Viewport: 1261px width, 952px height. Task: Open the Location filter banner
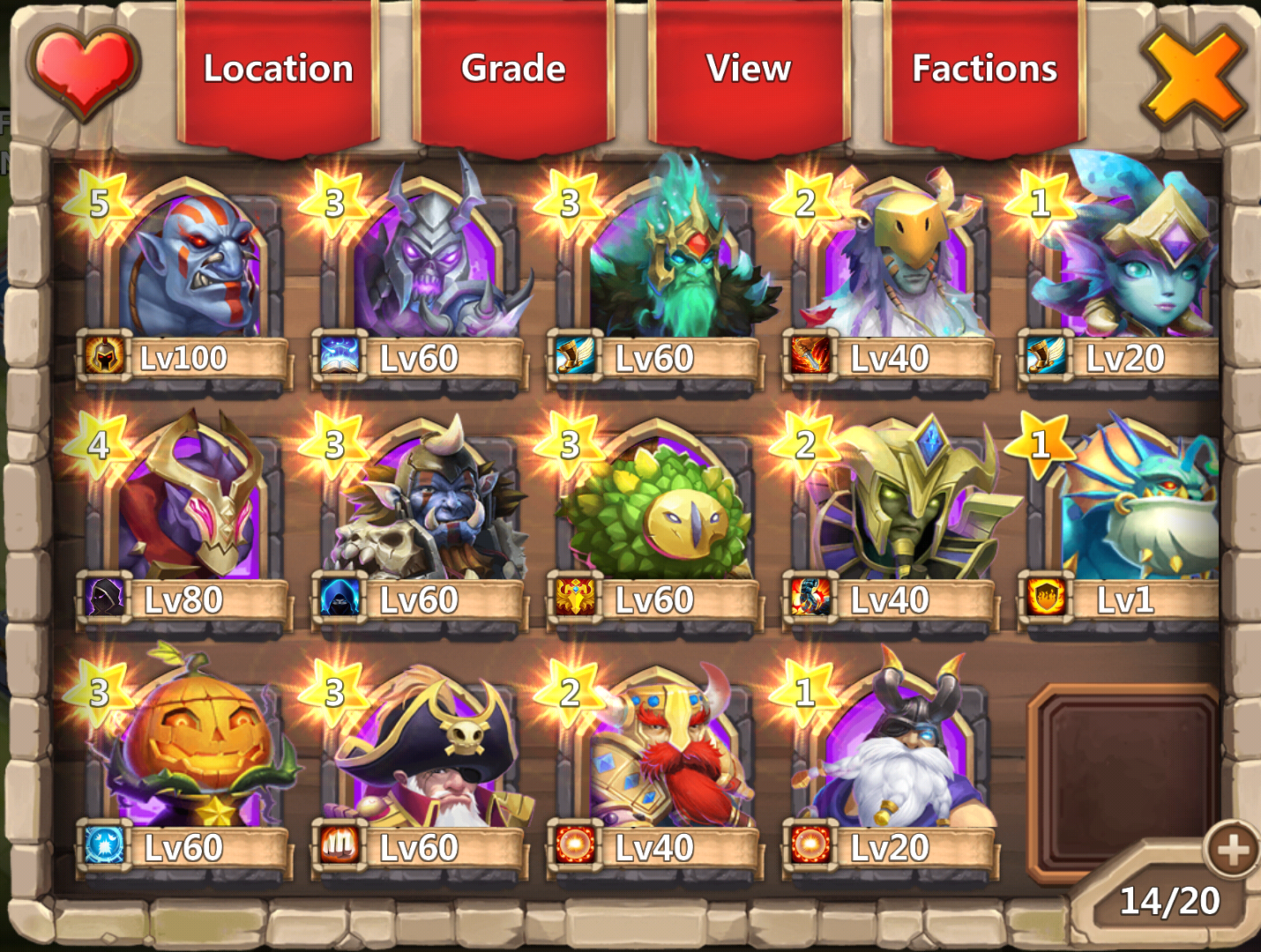278,71
